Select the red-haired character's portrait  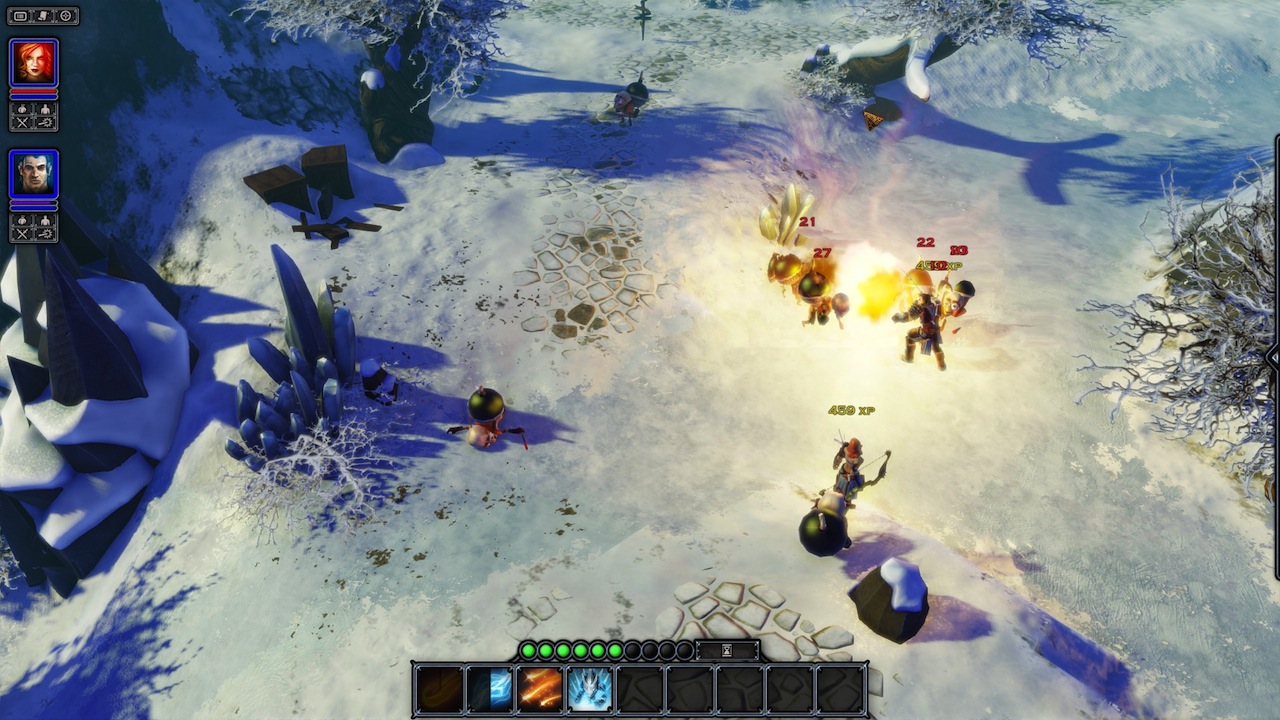33,61
